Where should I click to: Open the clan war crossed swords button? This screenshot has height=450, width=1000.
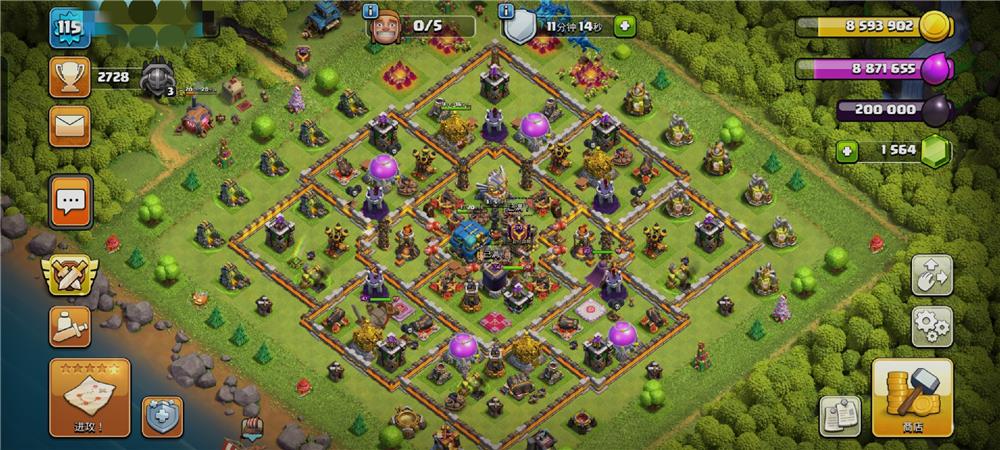click(x=68, y=274)
